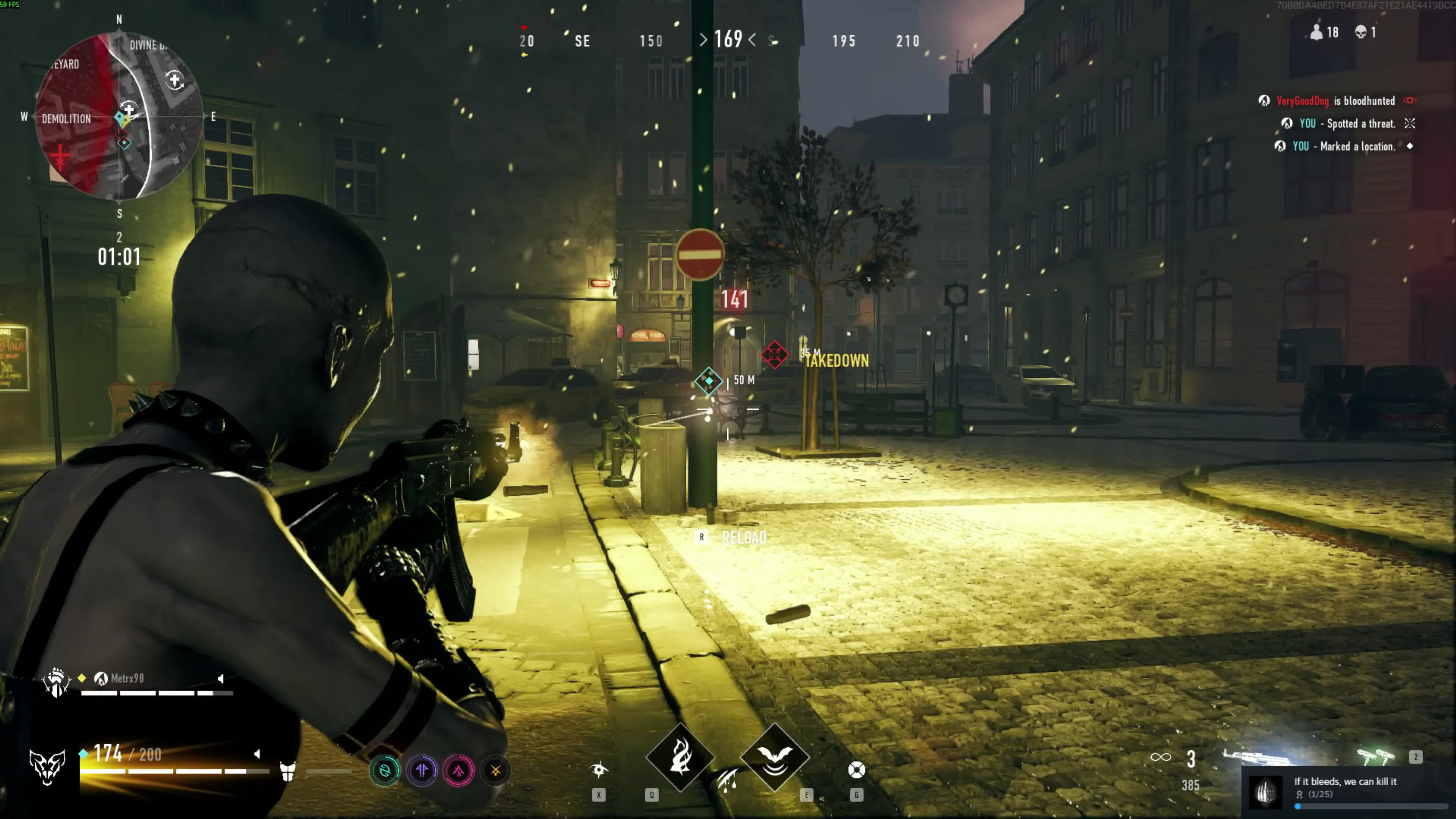Select the teal resonance perk icon

point(385,770)
